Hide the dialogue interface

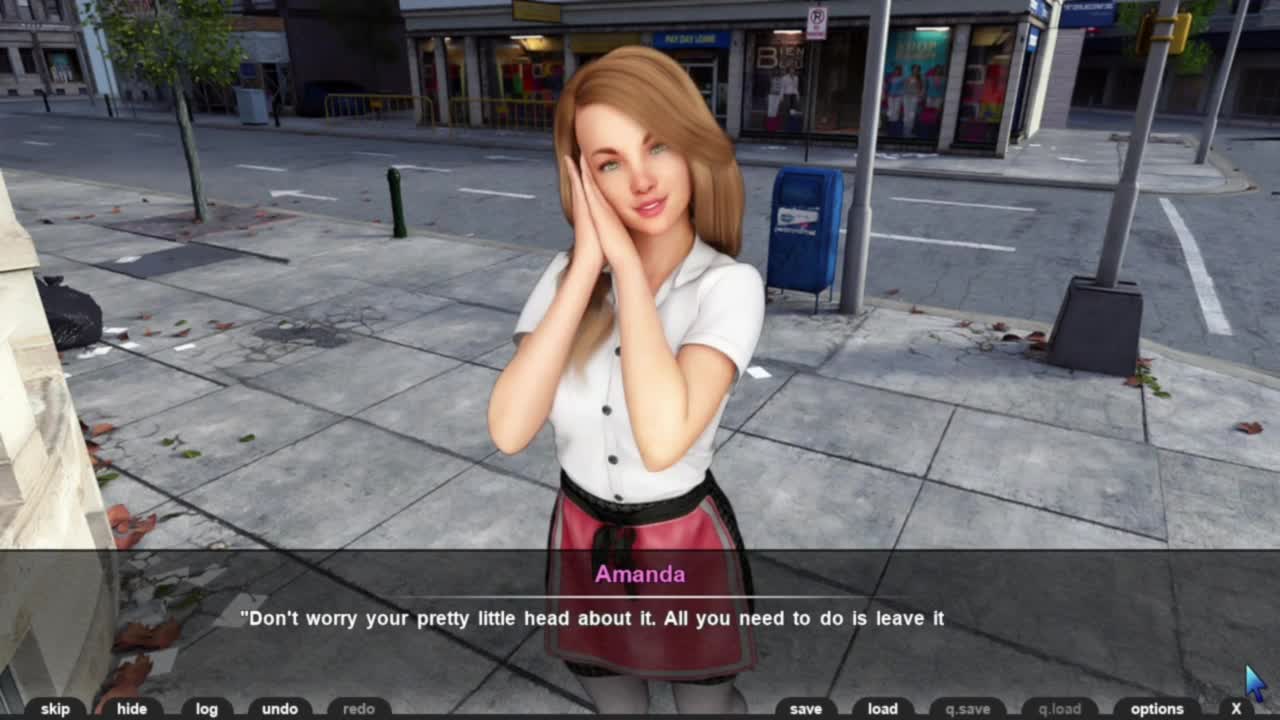[x=131, y=709]
